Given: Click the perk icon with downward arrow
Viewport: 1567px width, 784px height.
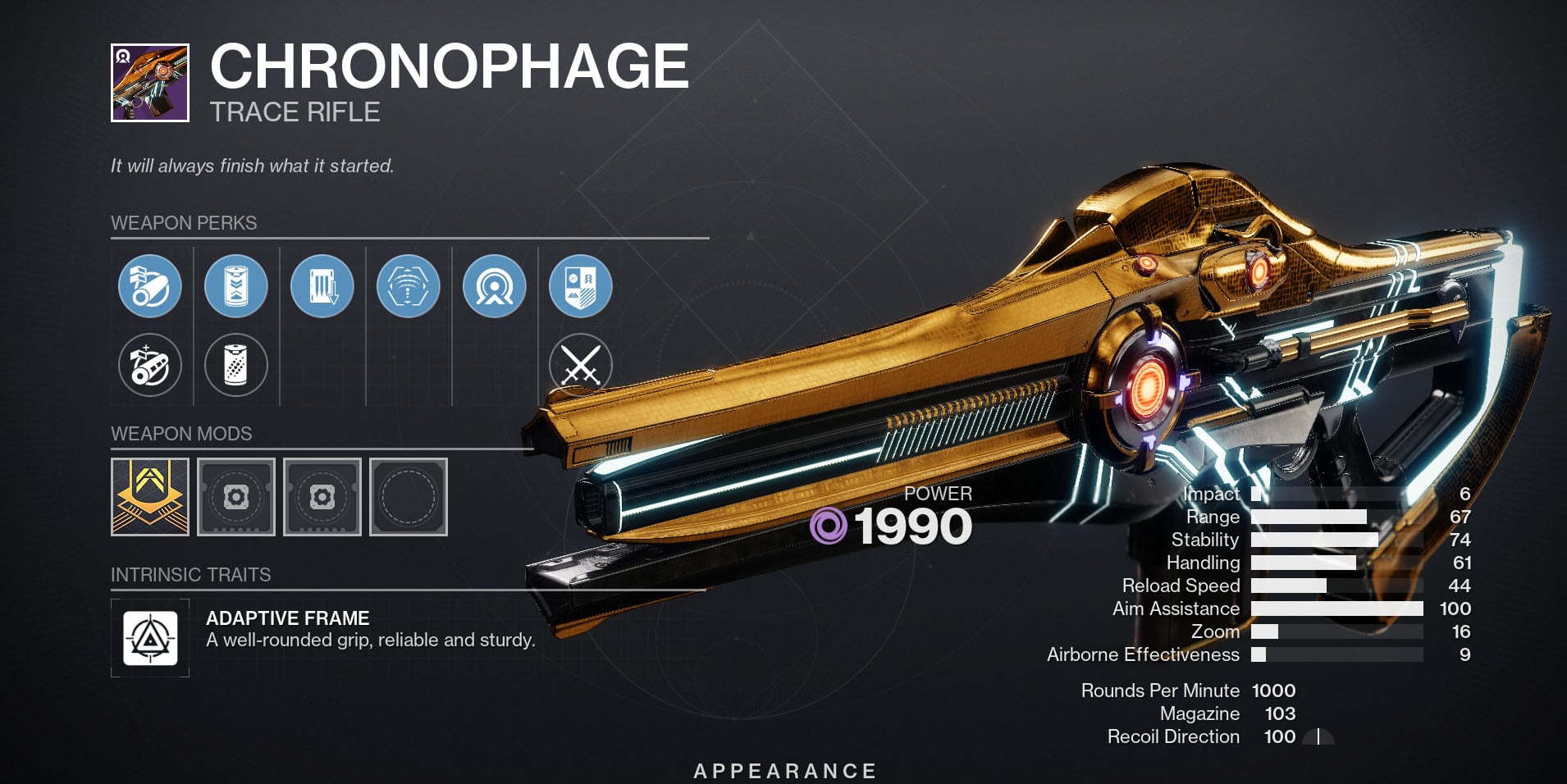Looking at the screenshot, I should [x=322, y=286].
